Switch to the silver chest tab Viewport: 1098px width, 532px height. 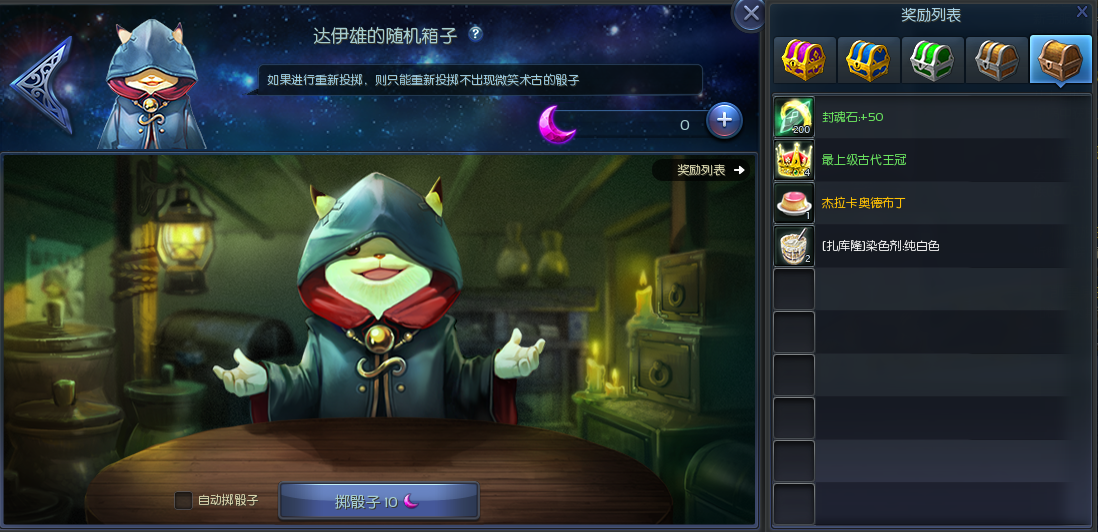(996, 60)
